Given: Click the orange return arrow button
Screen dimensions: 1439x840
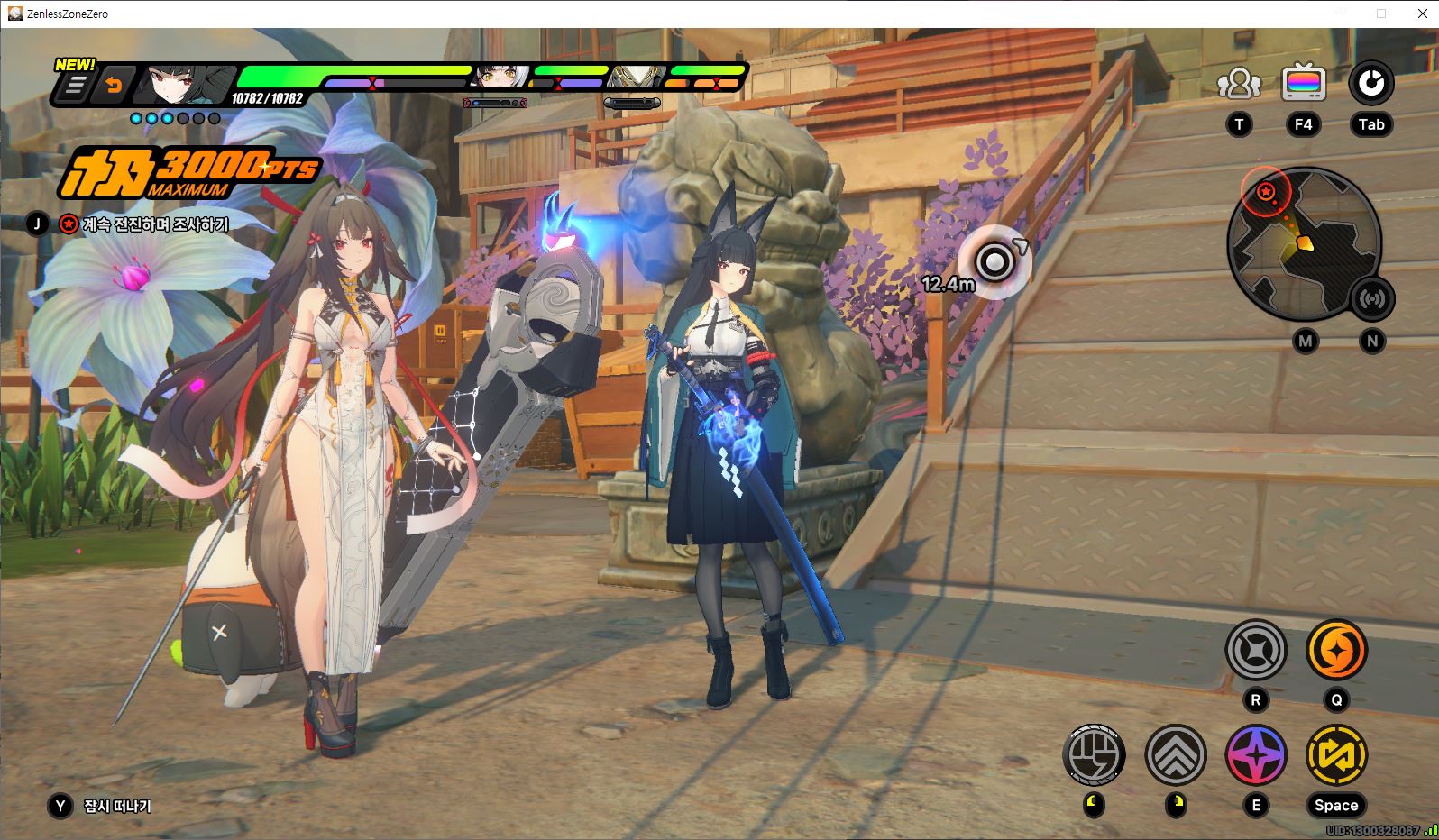Looking at the screenshot, I should [x=115, y=86].
